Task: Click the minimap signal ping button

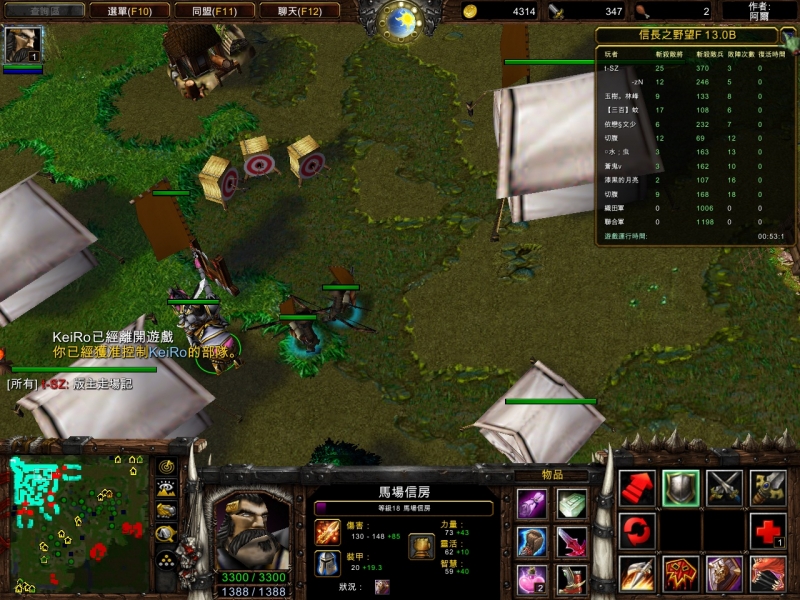Action: click(167, 467)
